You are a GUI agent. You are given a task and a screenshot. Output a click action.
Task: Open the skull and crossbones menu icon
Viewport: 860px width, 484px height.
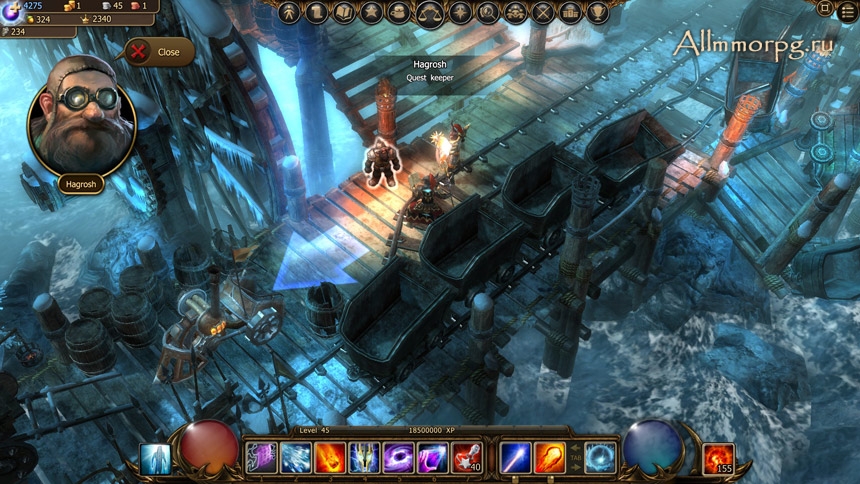click(x=515, y=13)
